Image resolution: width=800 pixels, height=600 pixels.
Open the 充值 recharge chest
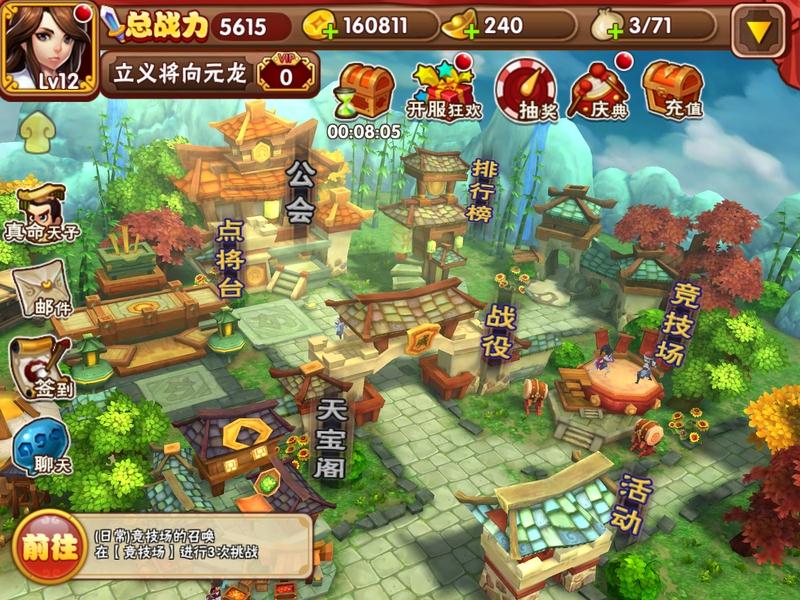coord(672,90)
